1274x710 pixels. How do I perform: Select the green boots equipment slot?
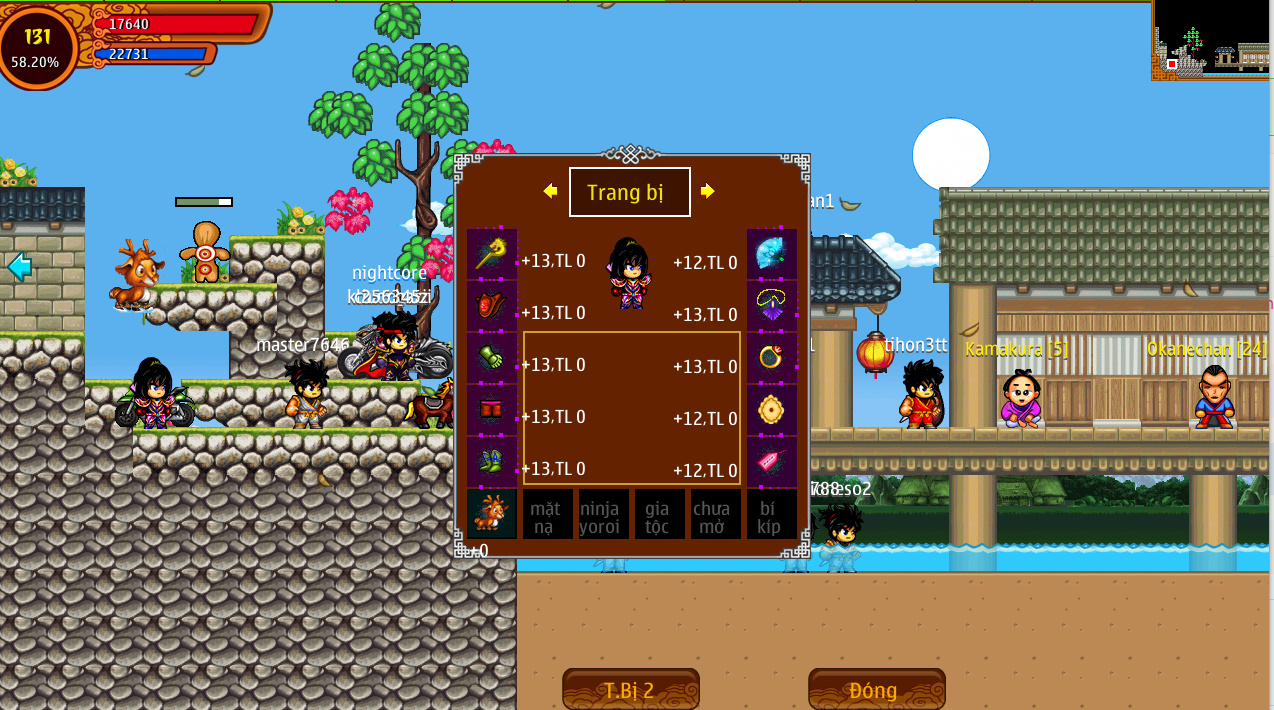coord(492,462)
